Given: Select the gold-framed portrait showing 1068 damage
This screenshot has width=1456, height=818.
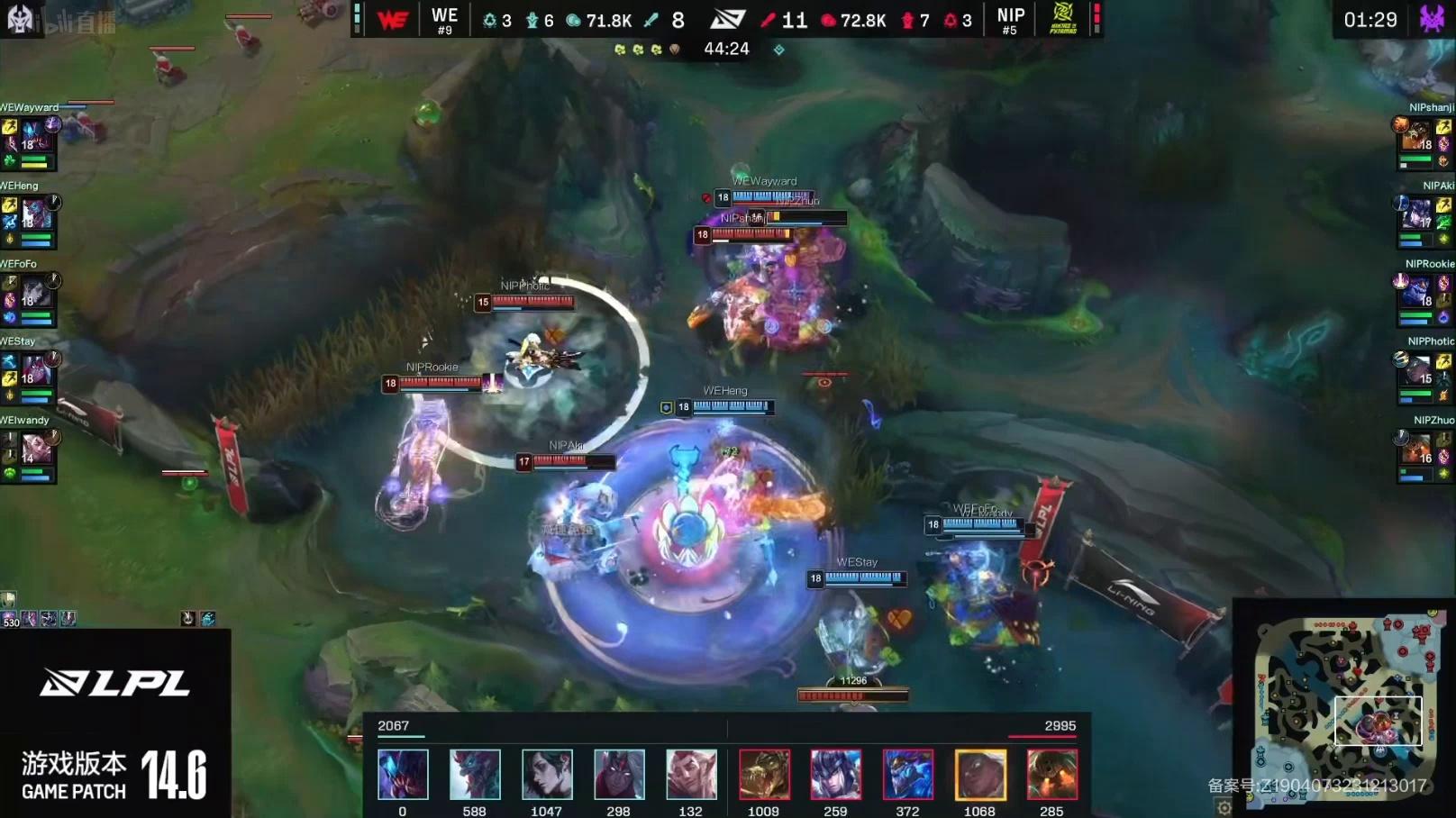Looking at the screenshot, I should click(980, 774).
